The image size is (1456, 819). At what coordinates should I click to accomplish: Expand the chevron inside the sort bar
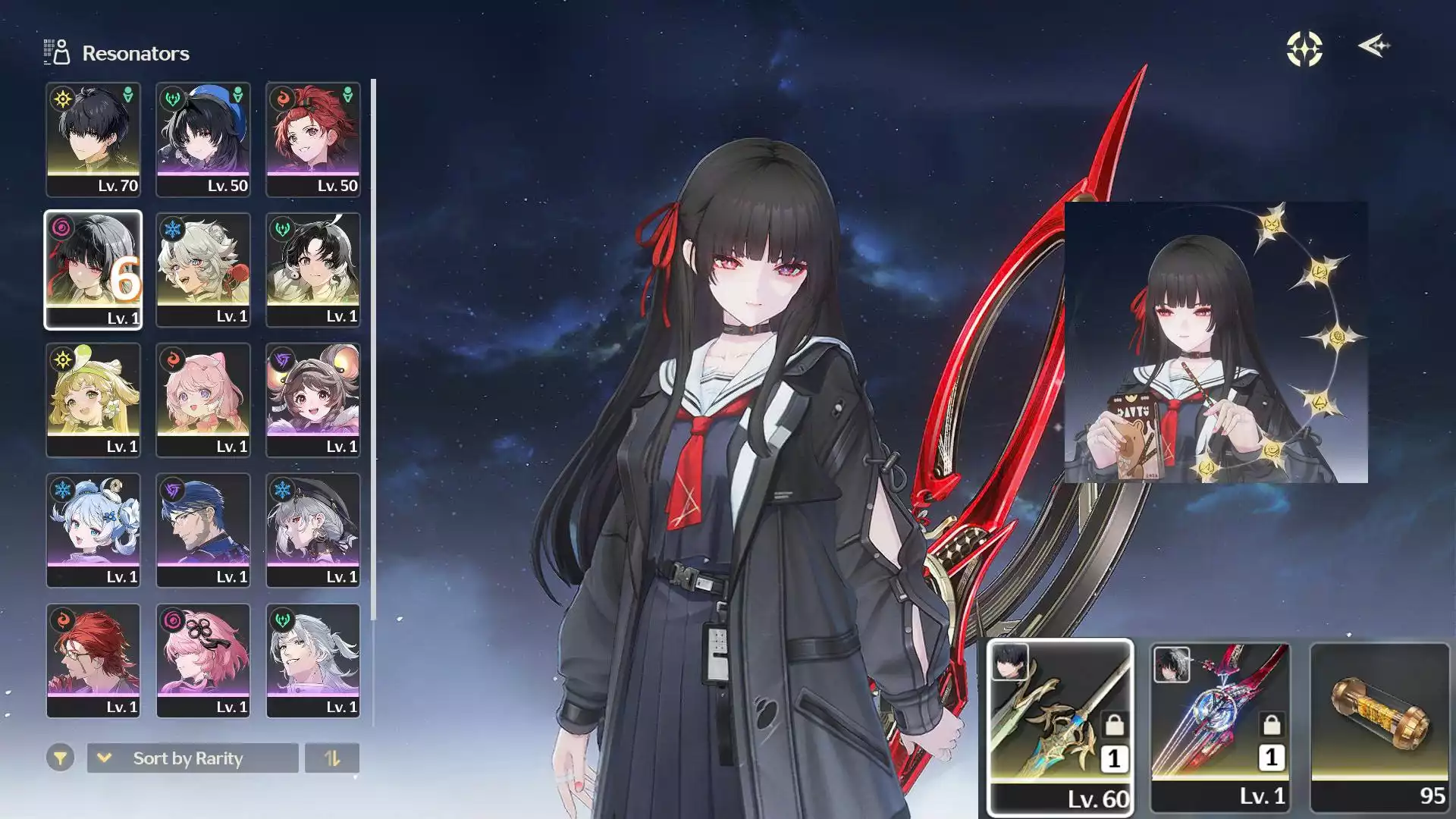coord(104,758)
